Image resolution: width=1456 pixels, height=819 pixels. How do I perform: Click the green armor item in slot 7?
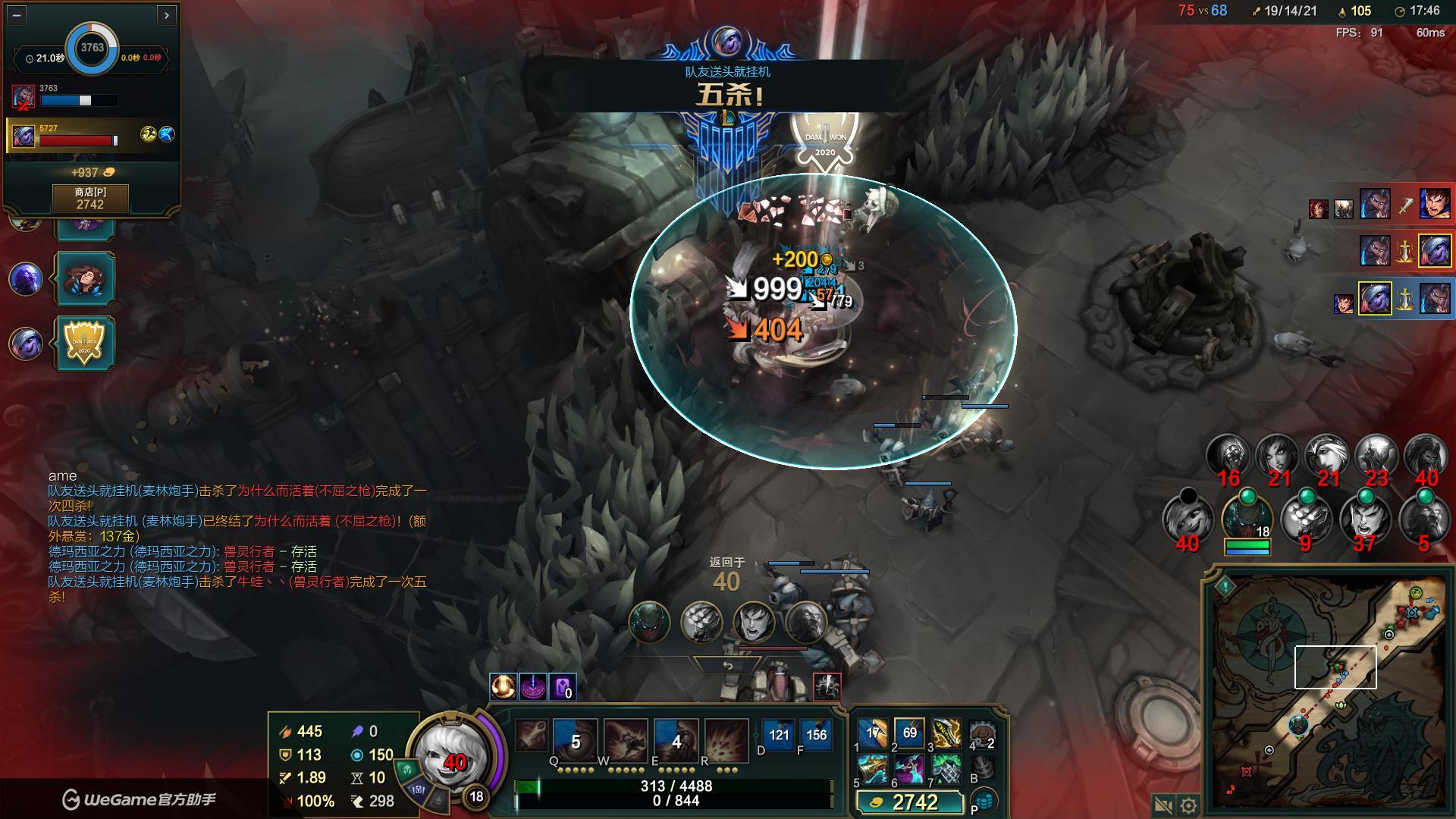tap(946, 769)
